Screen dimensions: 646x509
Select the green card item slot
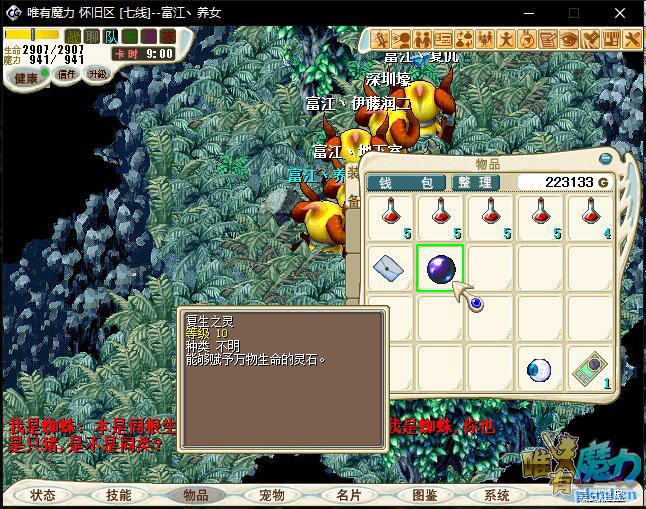click(x=590, y=371)
